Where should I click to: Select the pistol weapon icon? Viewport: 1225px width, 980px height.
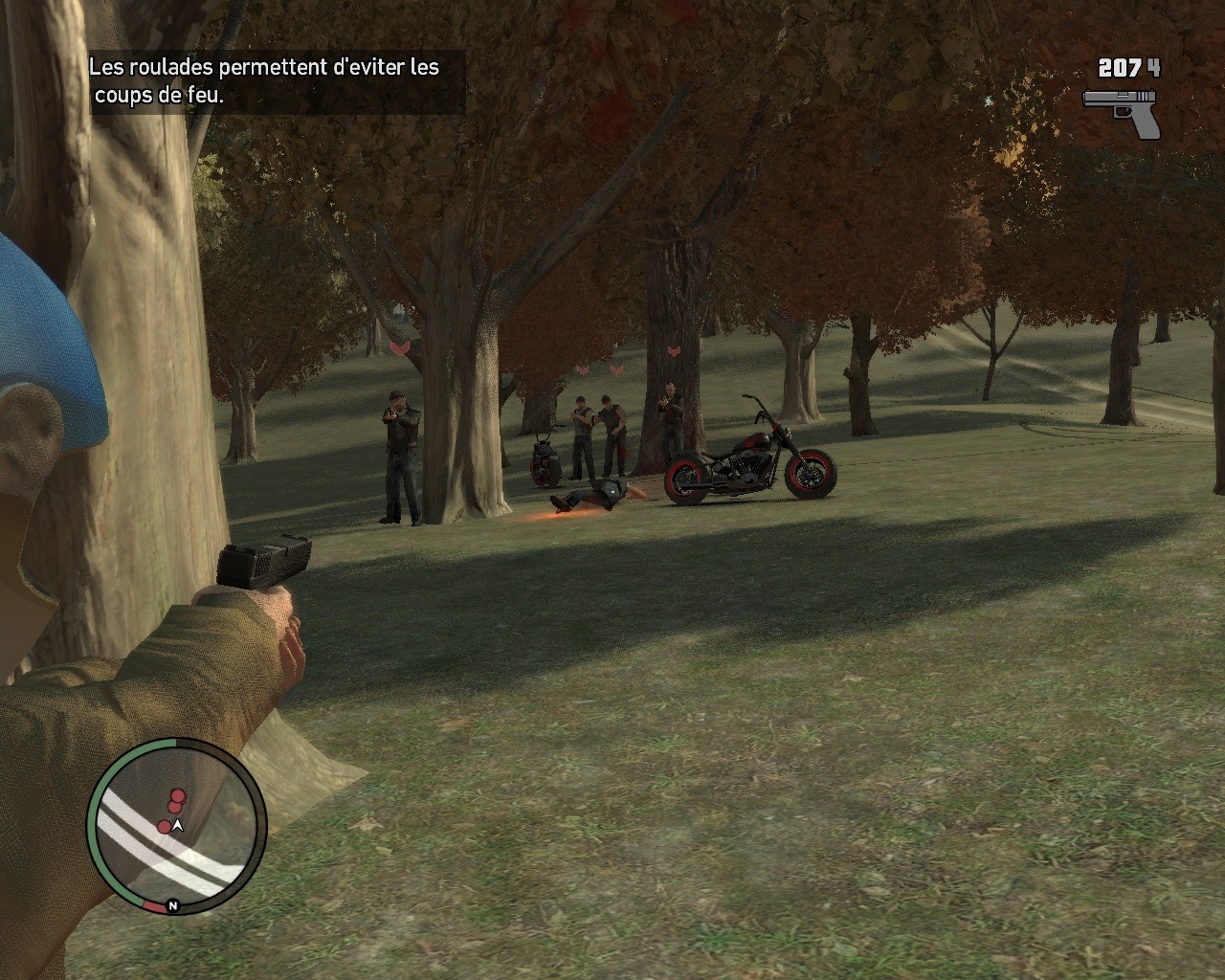coord(1123,112)
